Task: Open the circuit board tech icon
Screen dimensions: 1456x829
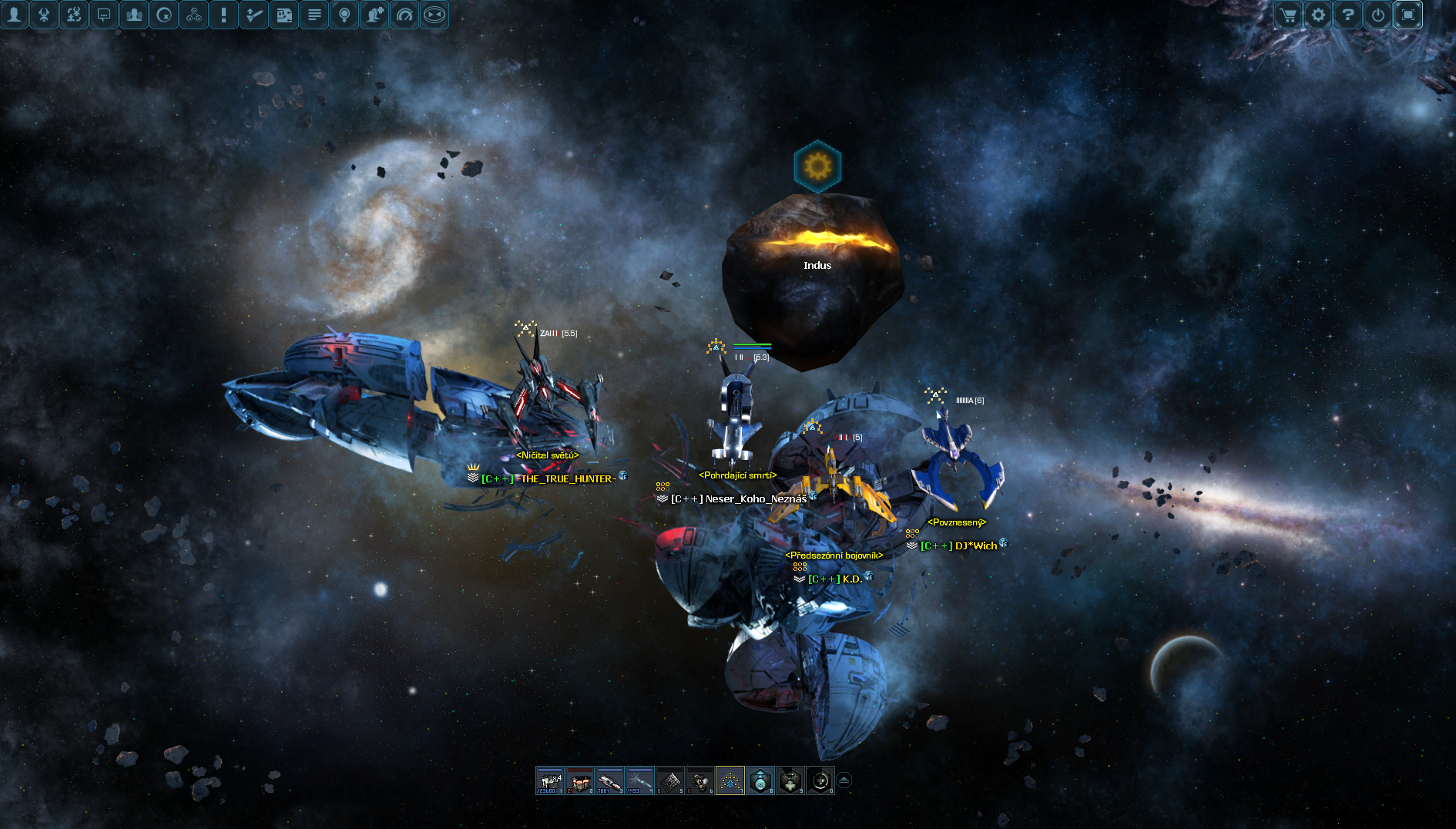Action: coord(284,15)
